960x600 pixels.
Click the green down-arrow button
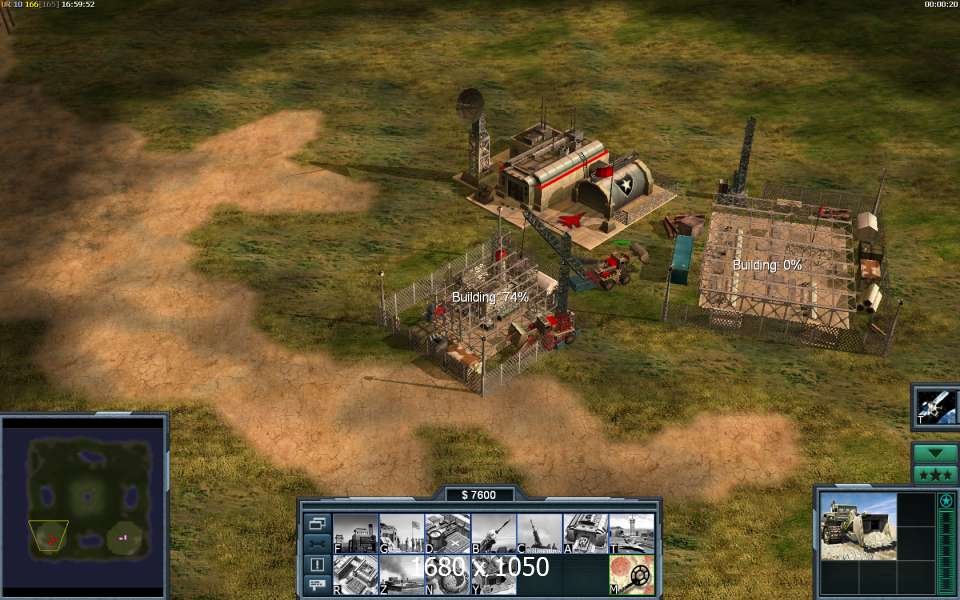(x=935, y=453)
